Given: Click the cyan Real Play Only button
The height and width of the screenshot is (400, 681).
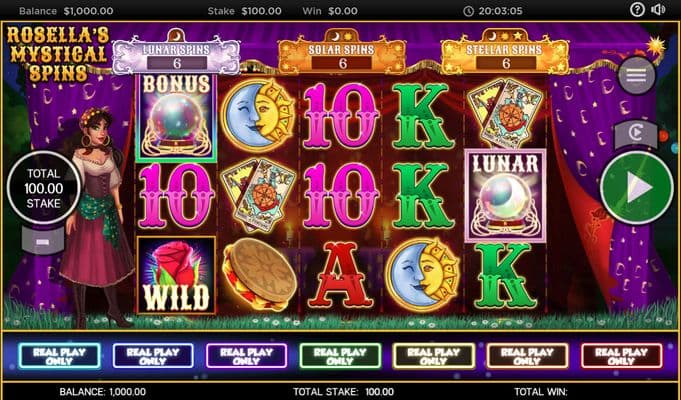Looking at the screenshot, I should tap(59, 356).
